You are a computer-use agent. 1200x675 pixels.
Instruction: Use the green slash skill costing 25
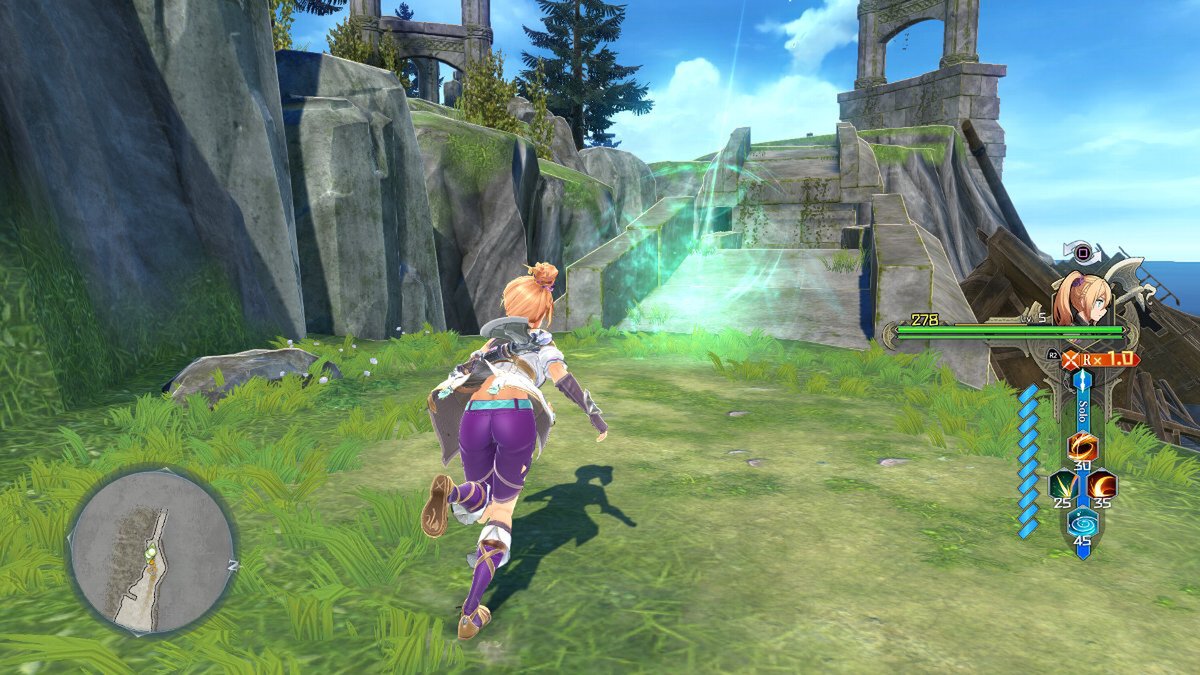pyautogui.click(x=1062, y=485)
